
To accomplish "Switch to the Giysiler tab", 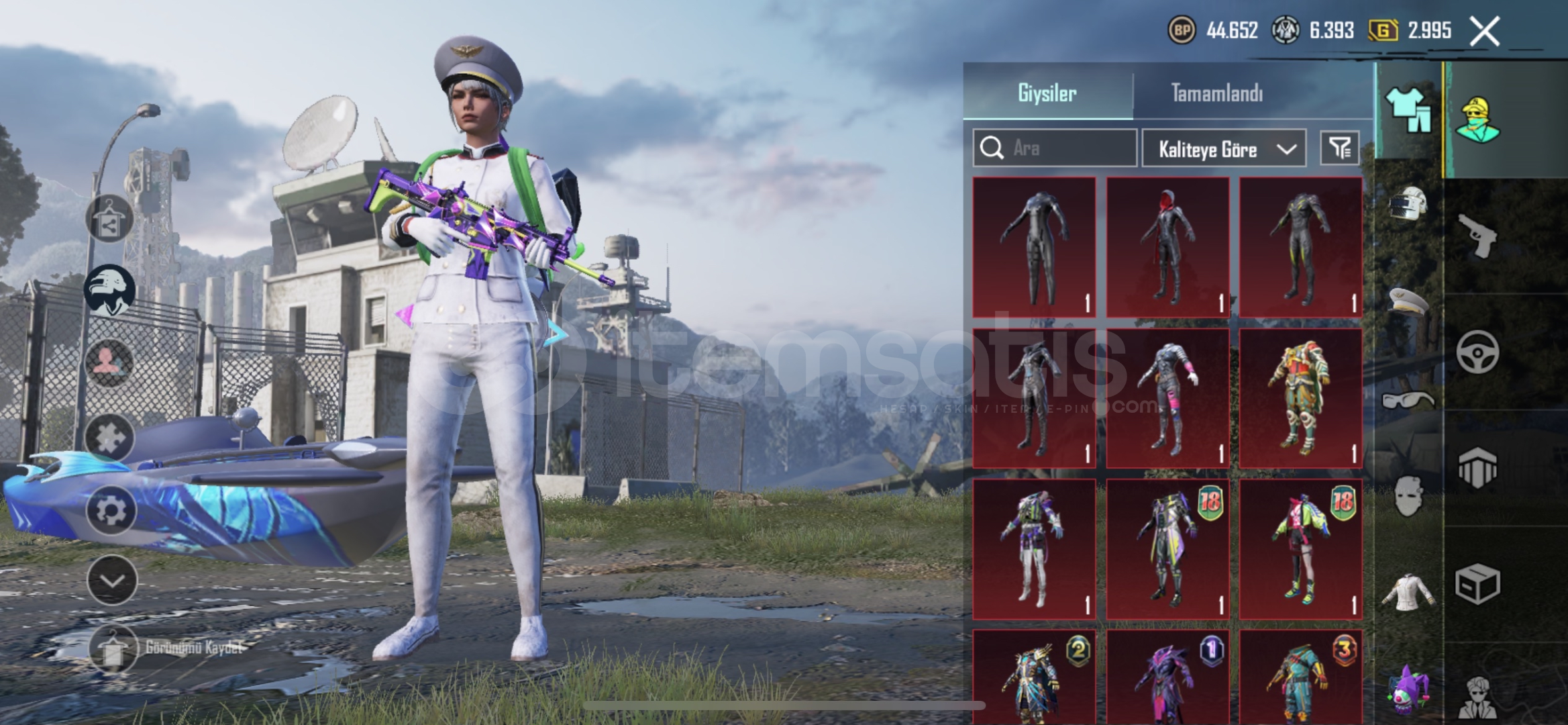I will [1047, 93].
